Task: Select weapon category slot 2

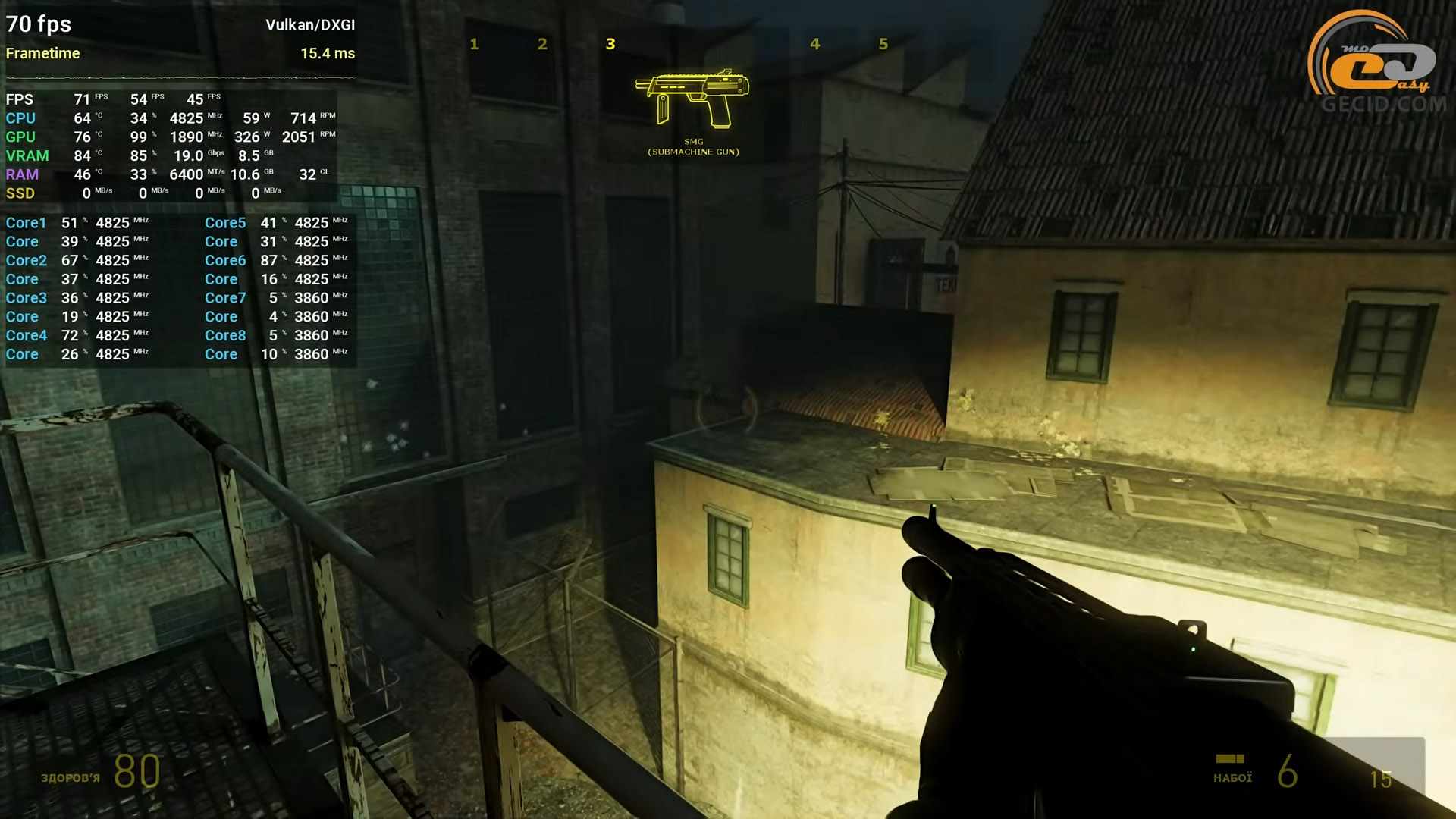Action: coord(542,44)
